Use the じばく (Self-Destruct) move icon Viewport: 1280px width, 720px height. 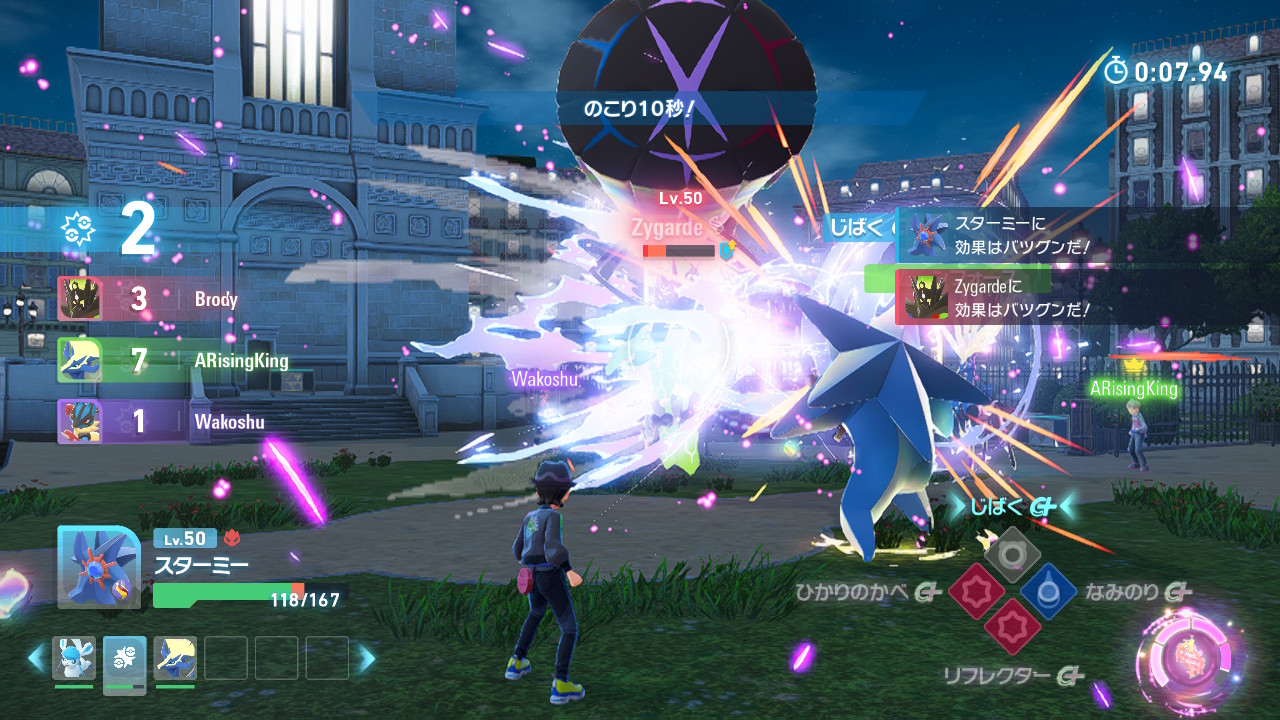coord(1012,554)
